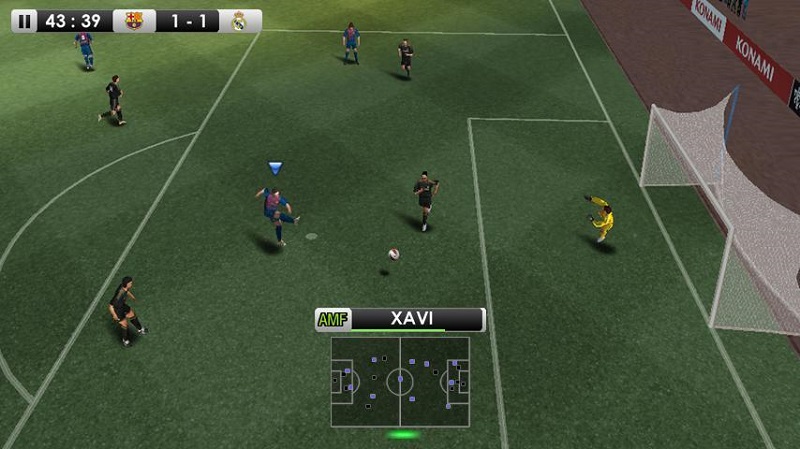Click the pitch radar minimap
This screenshot has width=800, height=449.
pos(400,381)
